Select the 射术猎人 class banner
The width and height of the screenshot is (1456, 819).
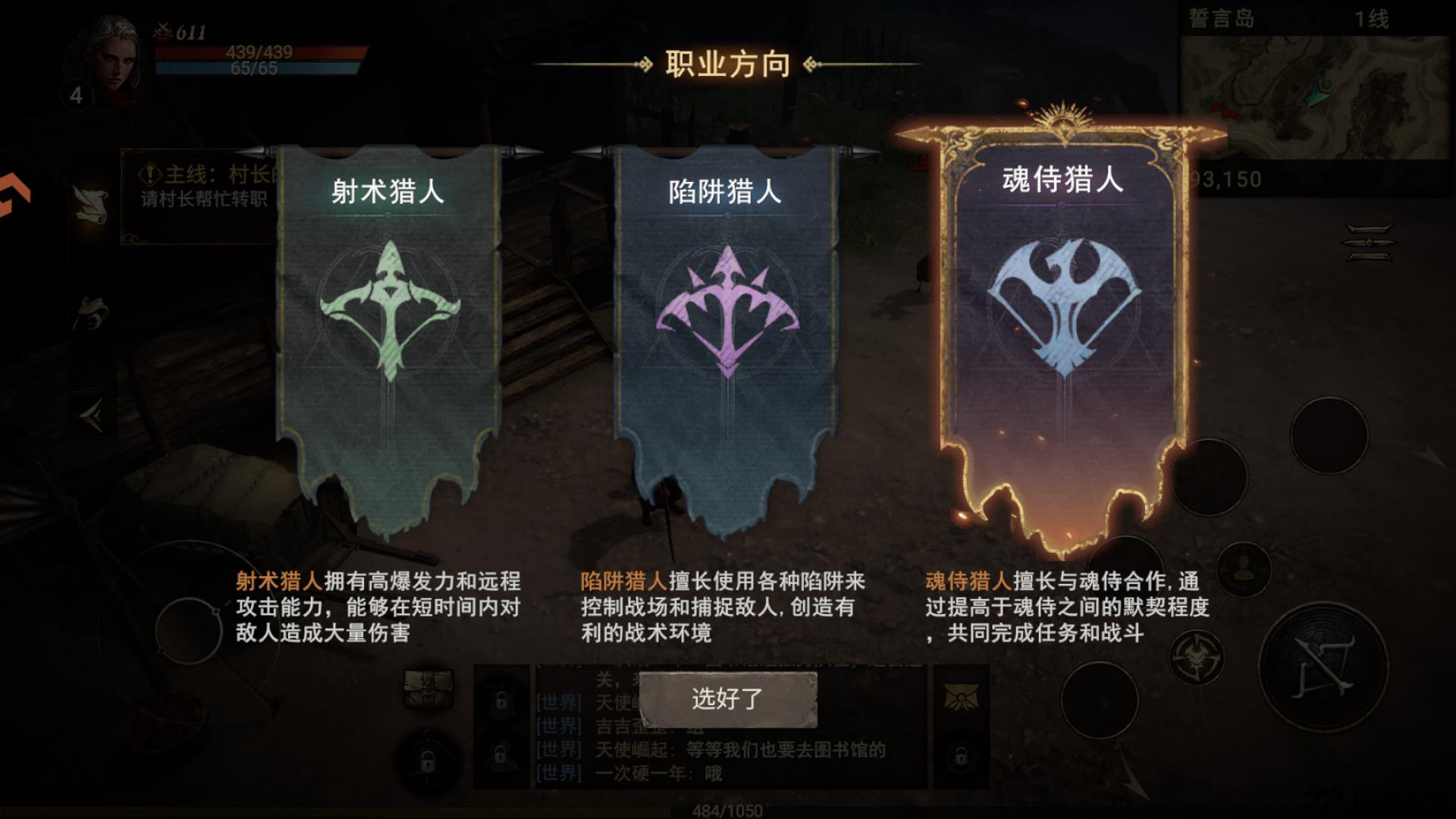coord(387,318)
